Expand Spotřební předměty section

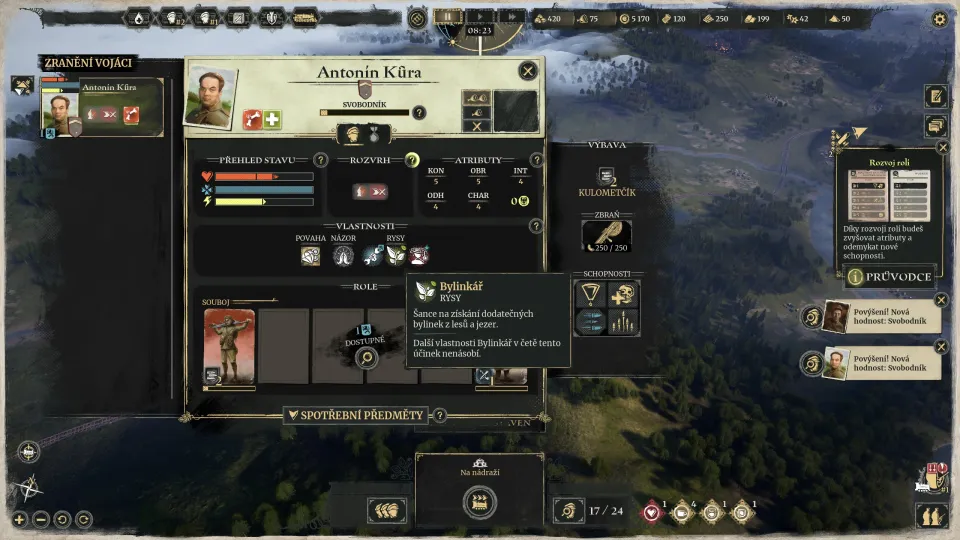[x=356, y=415]
